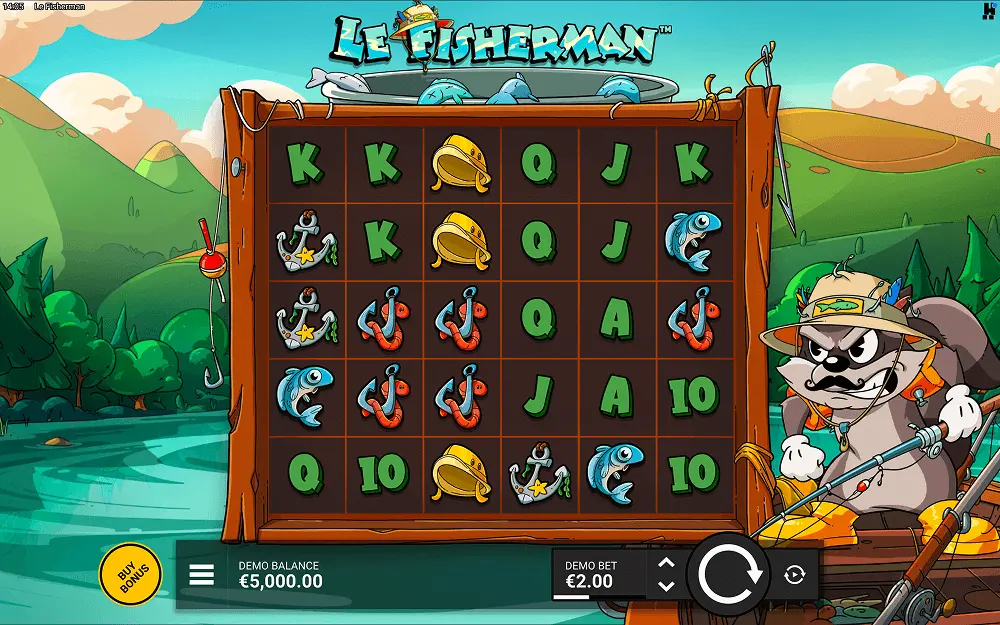Click the Hacksaw logo in the corner
The height and width of the screenshot is (625, 1000).
coord(988,9)
